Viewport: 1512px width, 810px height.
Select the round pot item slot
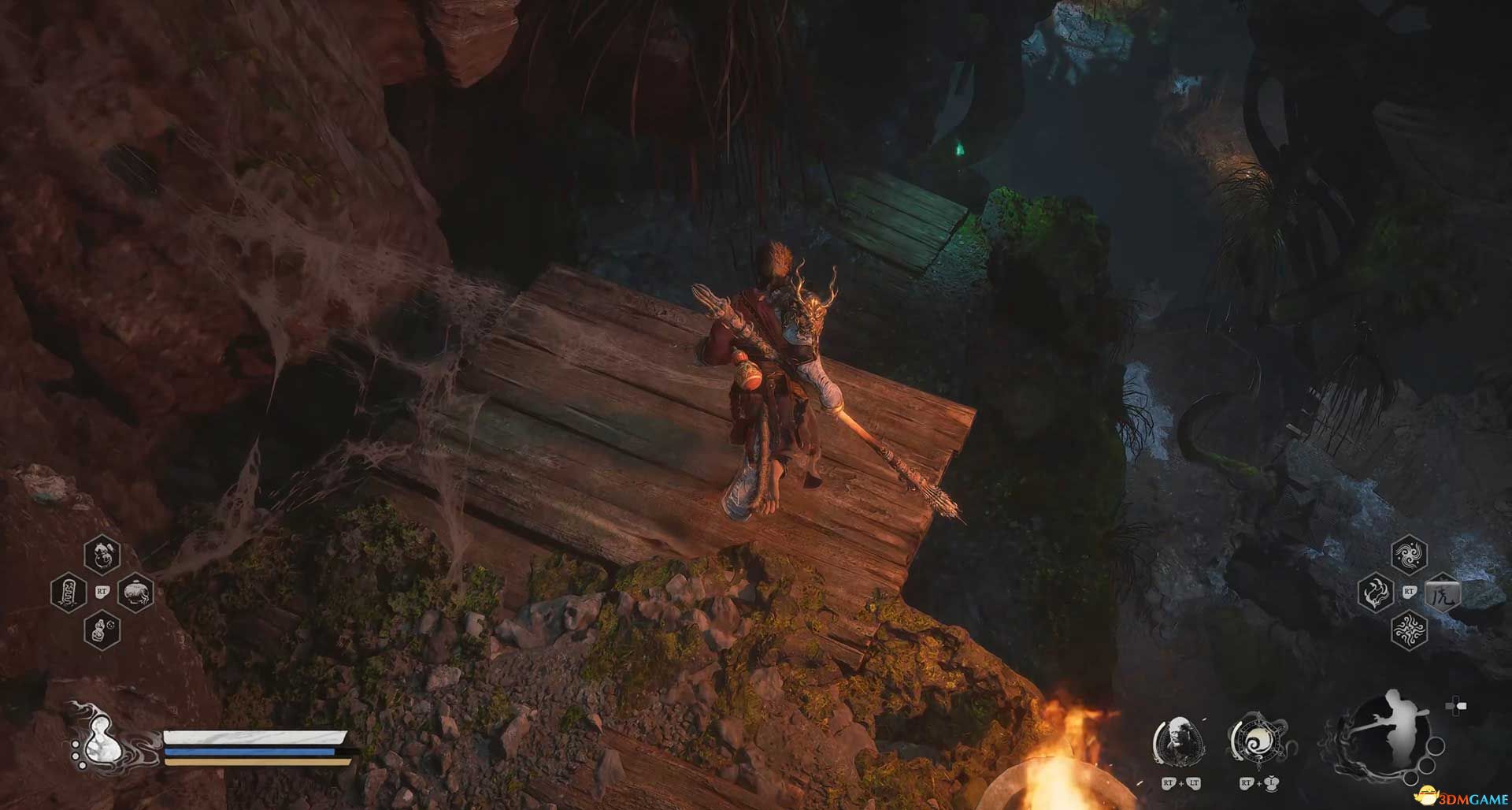135,593
